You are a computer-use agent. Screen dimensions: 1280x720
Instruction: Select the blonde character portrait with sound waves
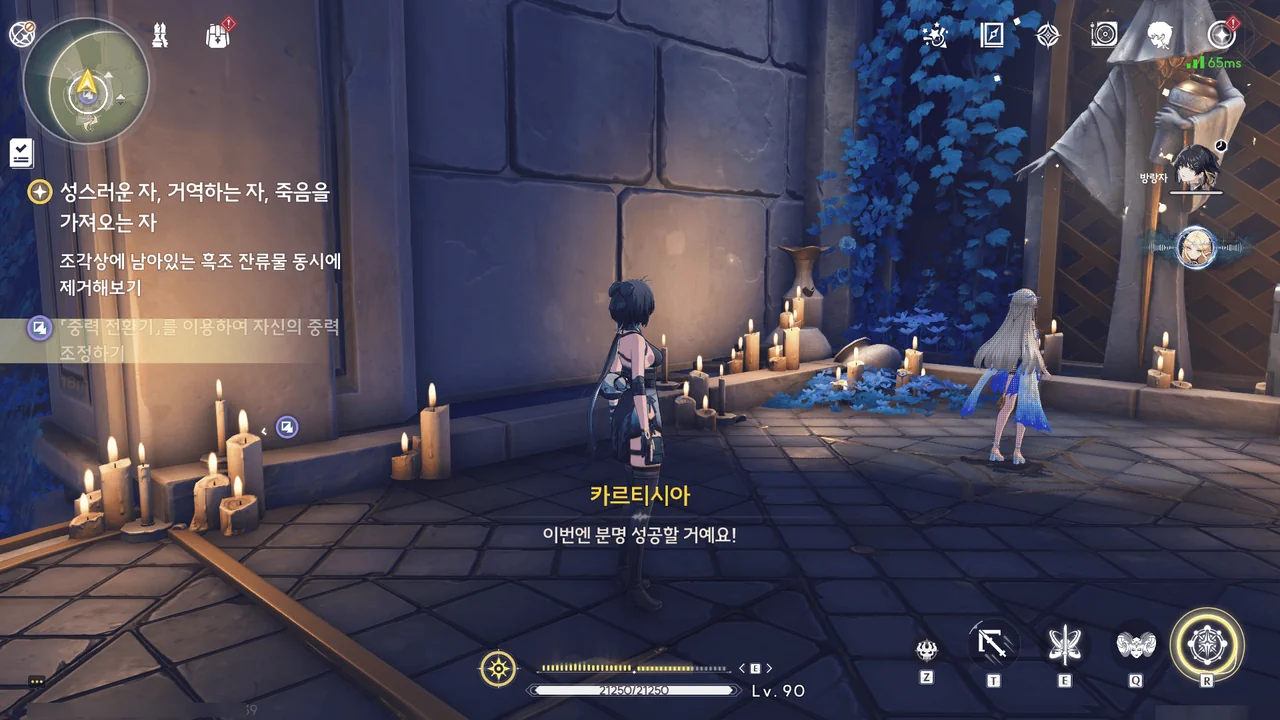click(1195, 247)
